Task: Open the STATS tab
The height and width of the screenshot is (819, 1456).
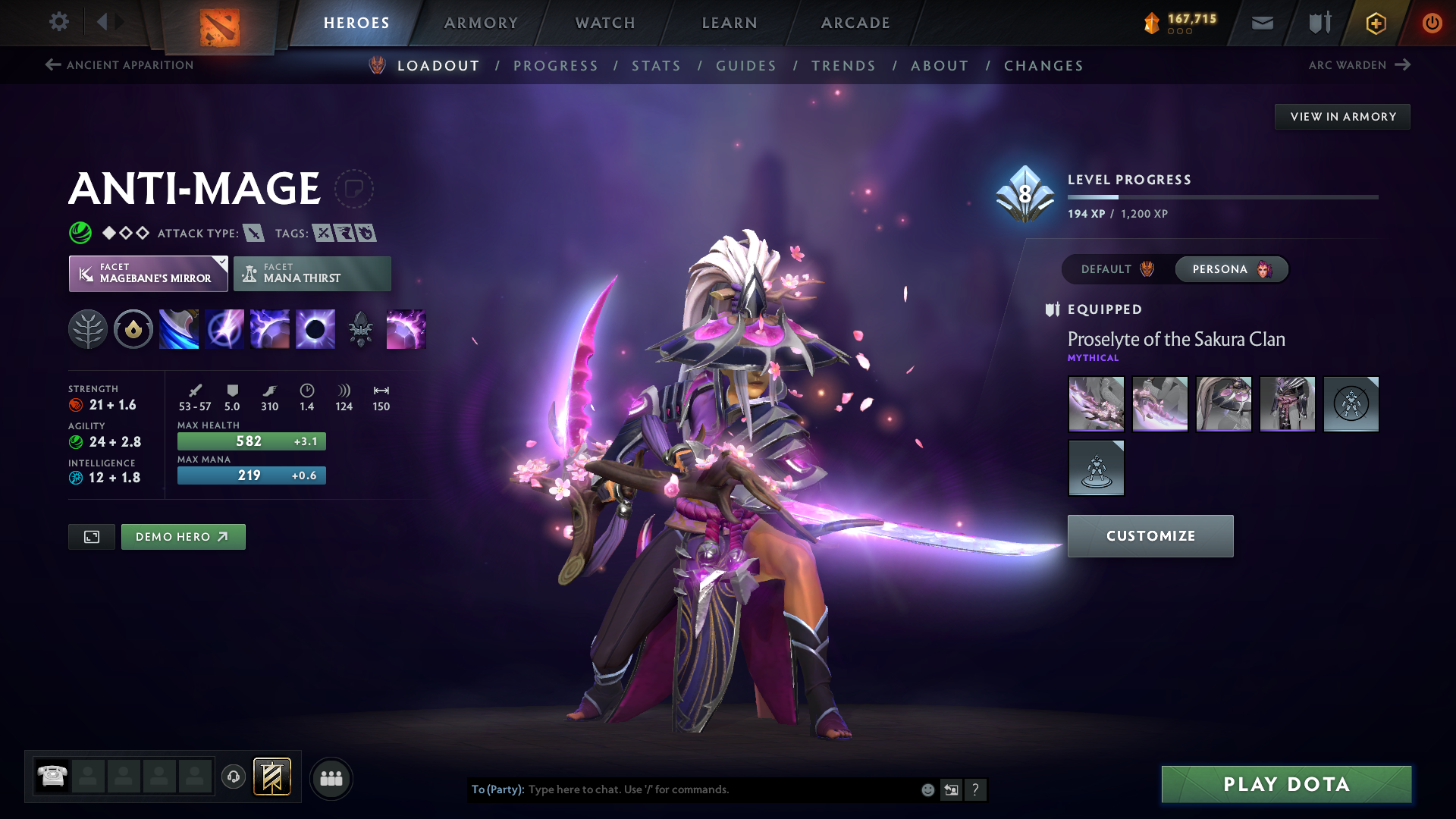Action: tap(656, 66)
